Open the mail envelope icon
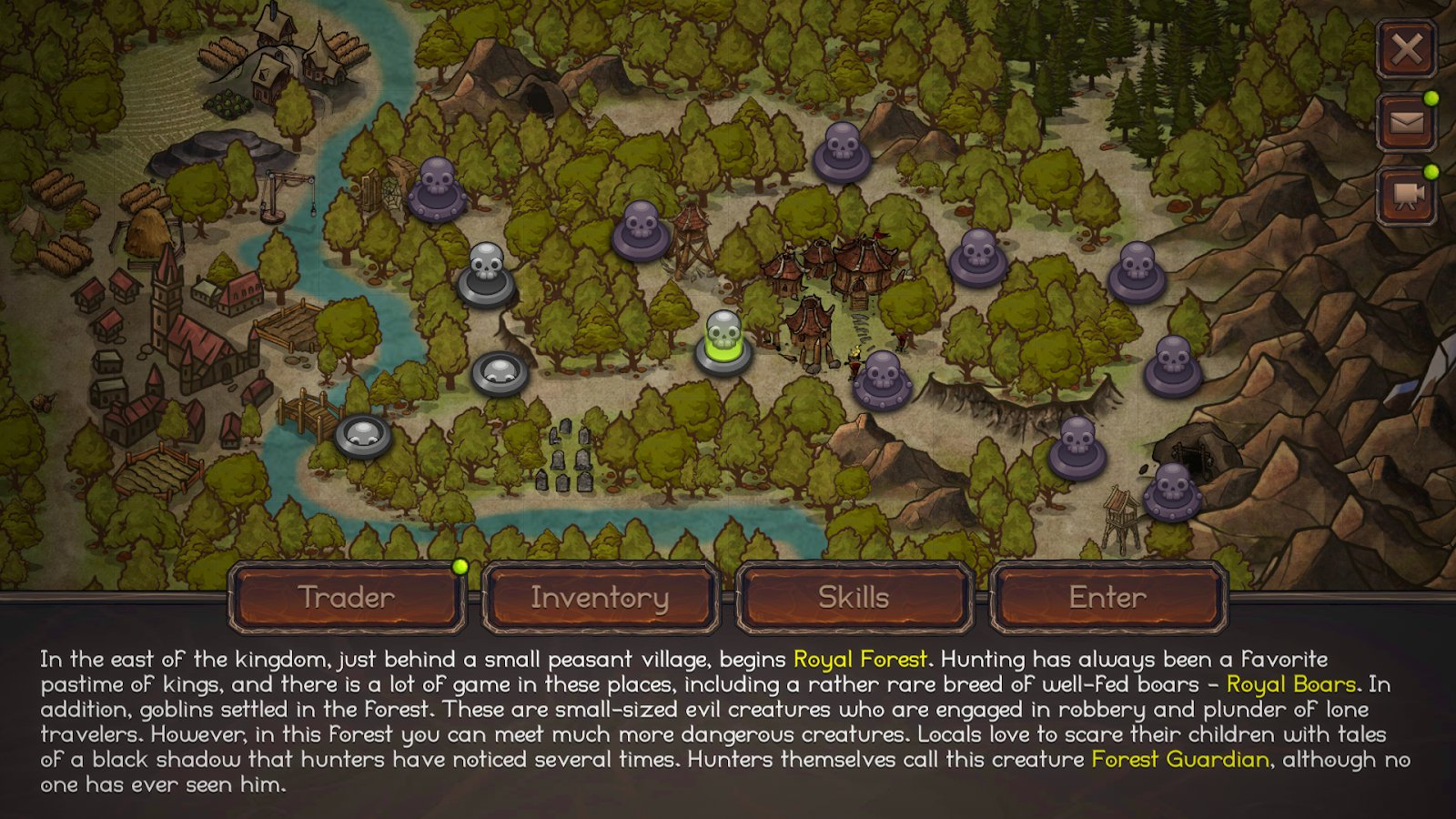This screenshot has width=1456, height=819. pyautogui.click(x=1406, y=122)
